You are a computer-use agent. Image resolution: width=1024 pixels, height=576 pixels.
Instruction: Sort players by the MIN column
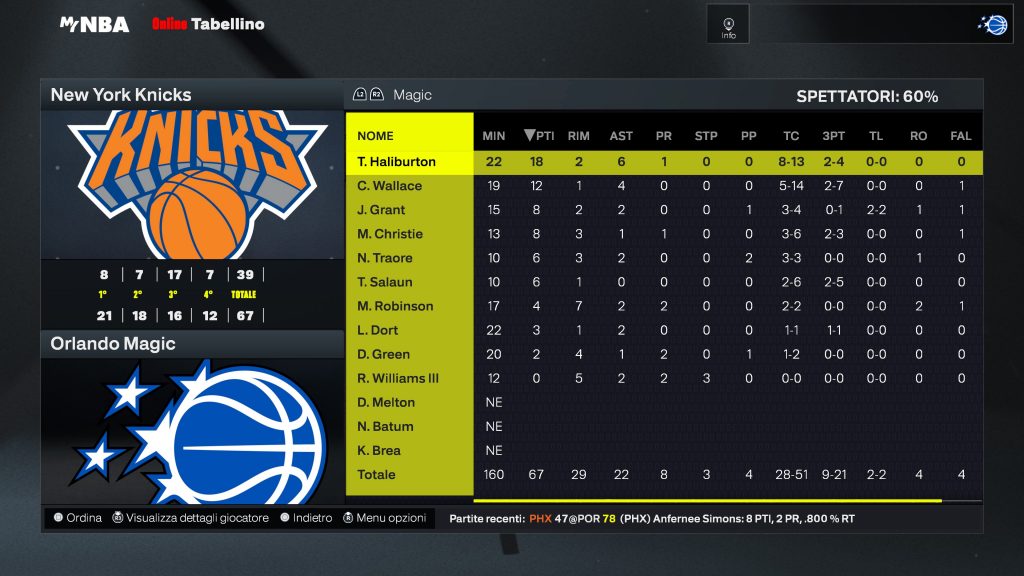coord(494,136)
